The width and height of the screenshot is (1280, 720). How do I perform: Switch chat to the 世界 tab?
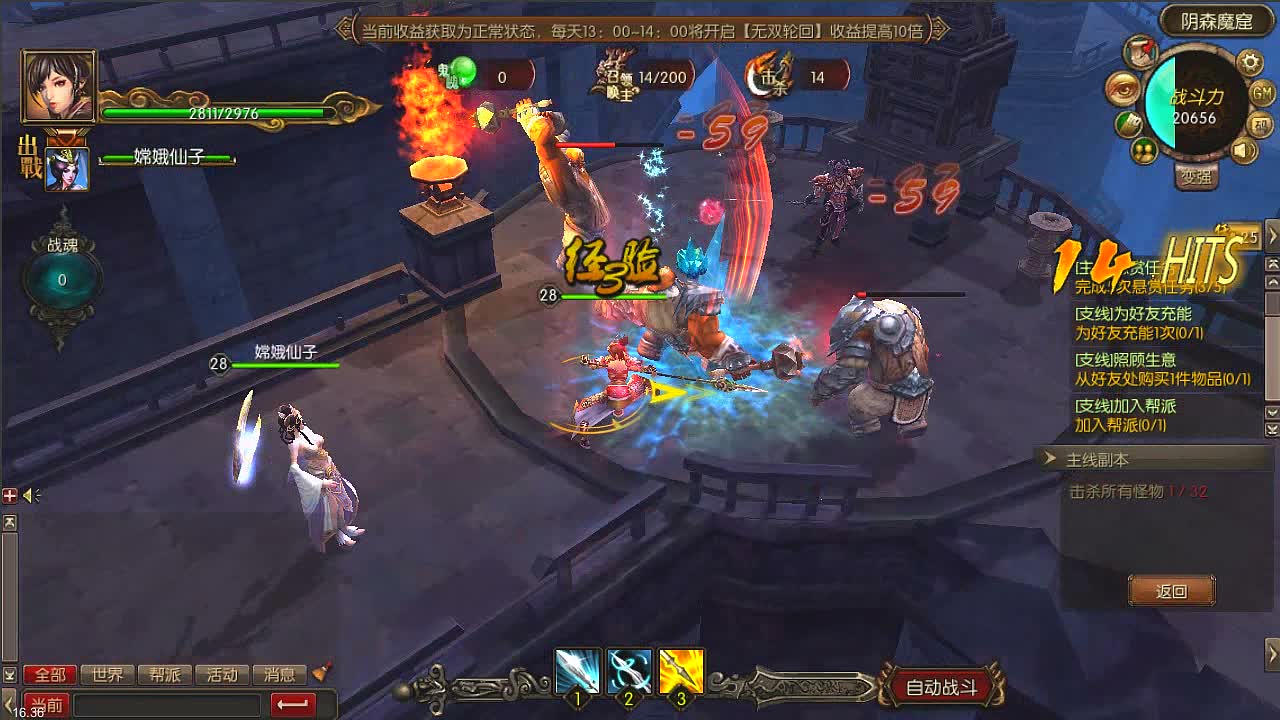coord(107,675)
